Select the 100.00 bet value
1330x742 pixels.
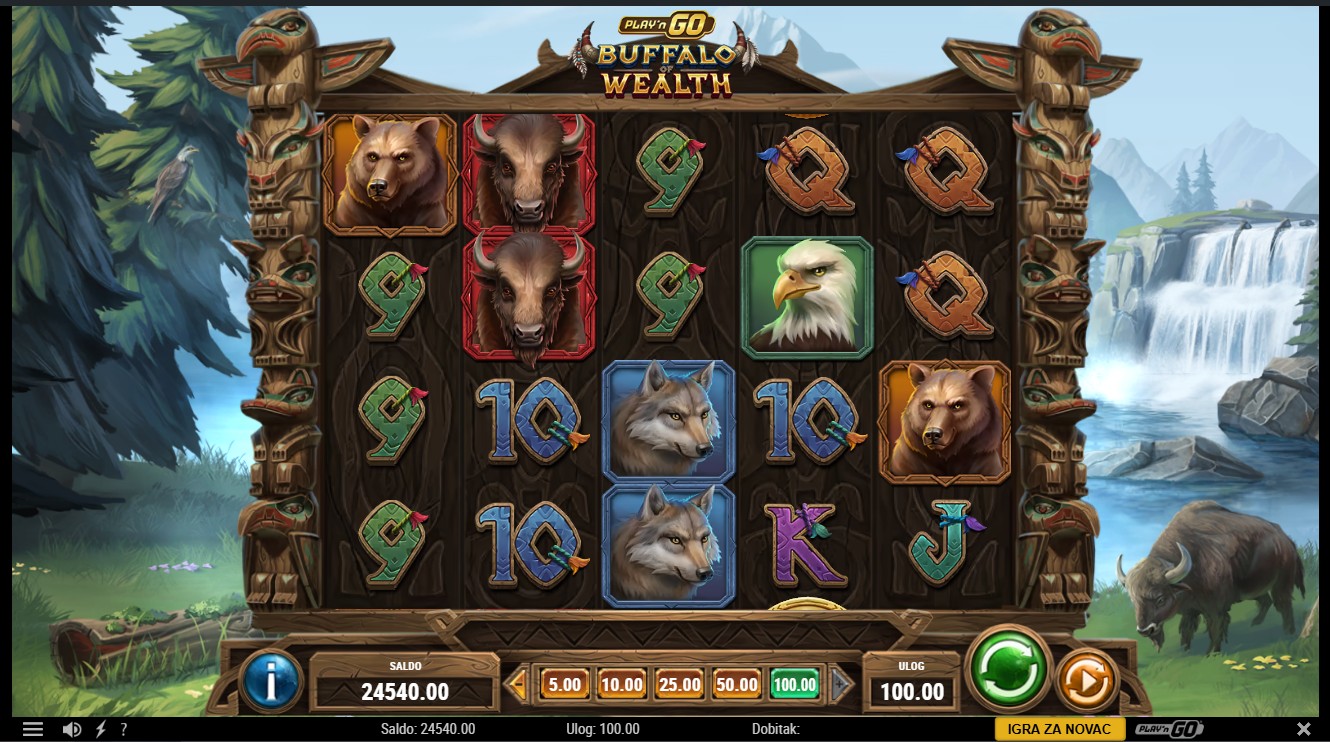794,685
